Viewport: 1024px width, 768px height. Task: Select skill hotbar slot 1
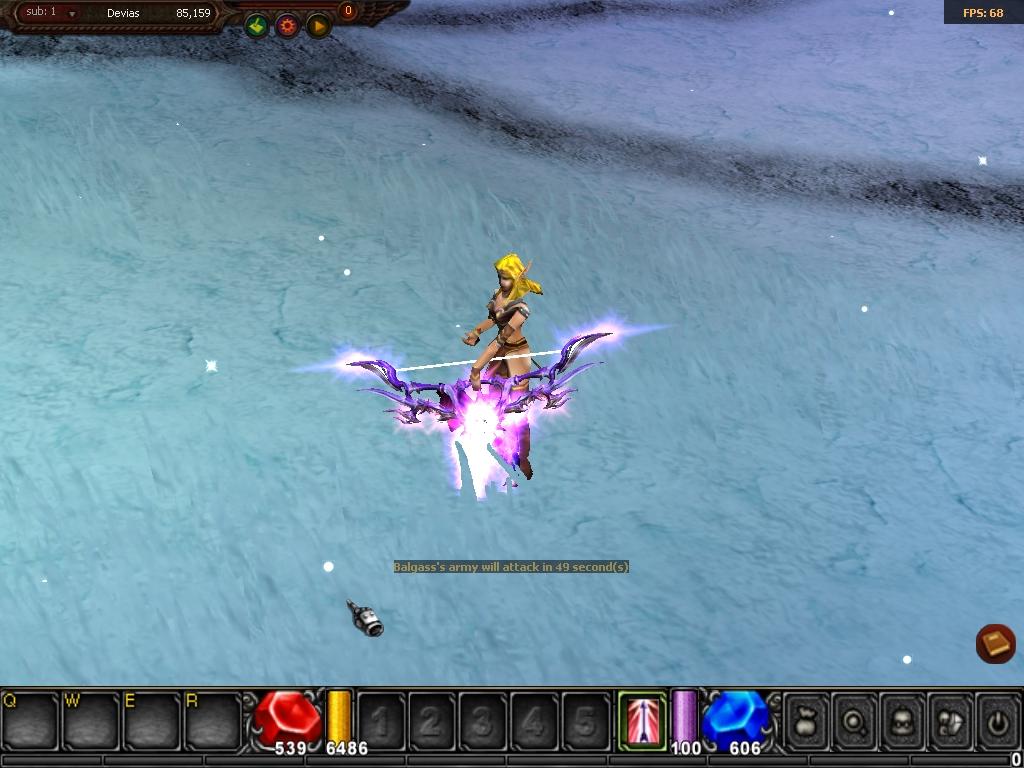382,719
